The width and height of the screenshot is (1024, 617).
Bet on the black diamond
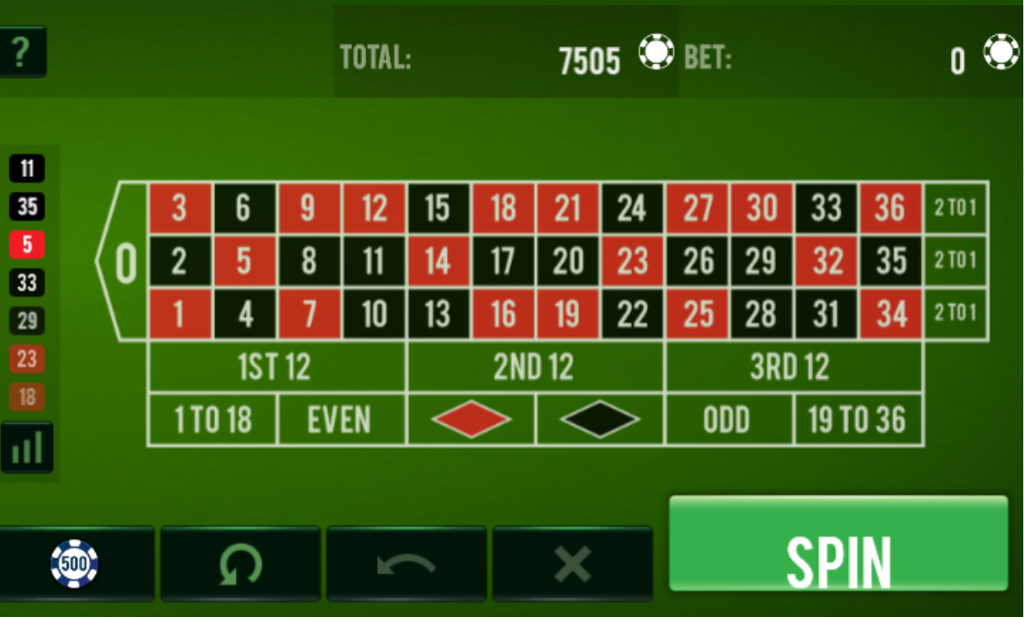click(x=600, y=420)
